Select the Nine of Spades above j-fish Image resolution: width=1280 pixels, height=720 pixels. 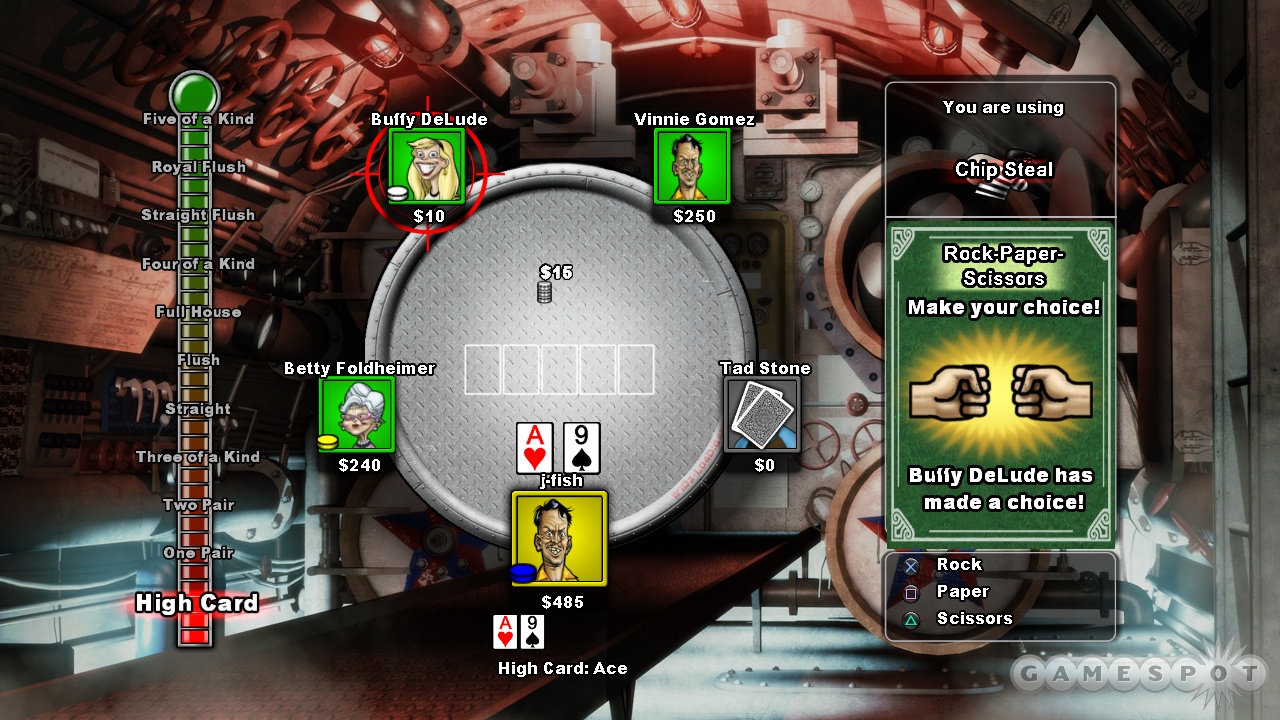tap(582, 447)
